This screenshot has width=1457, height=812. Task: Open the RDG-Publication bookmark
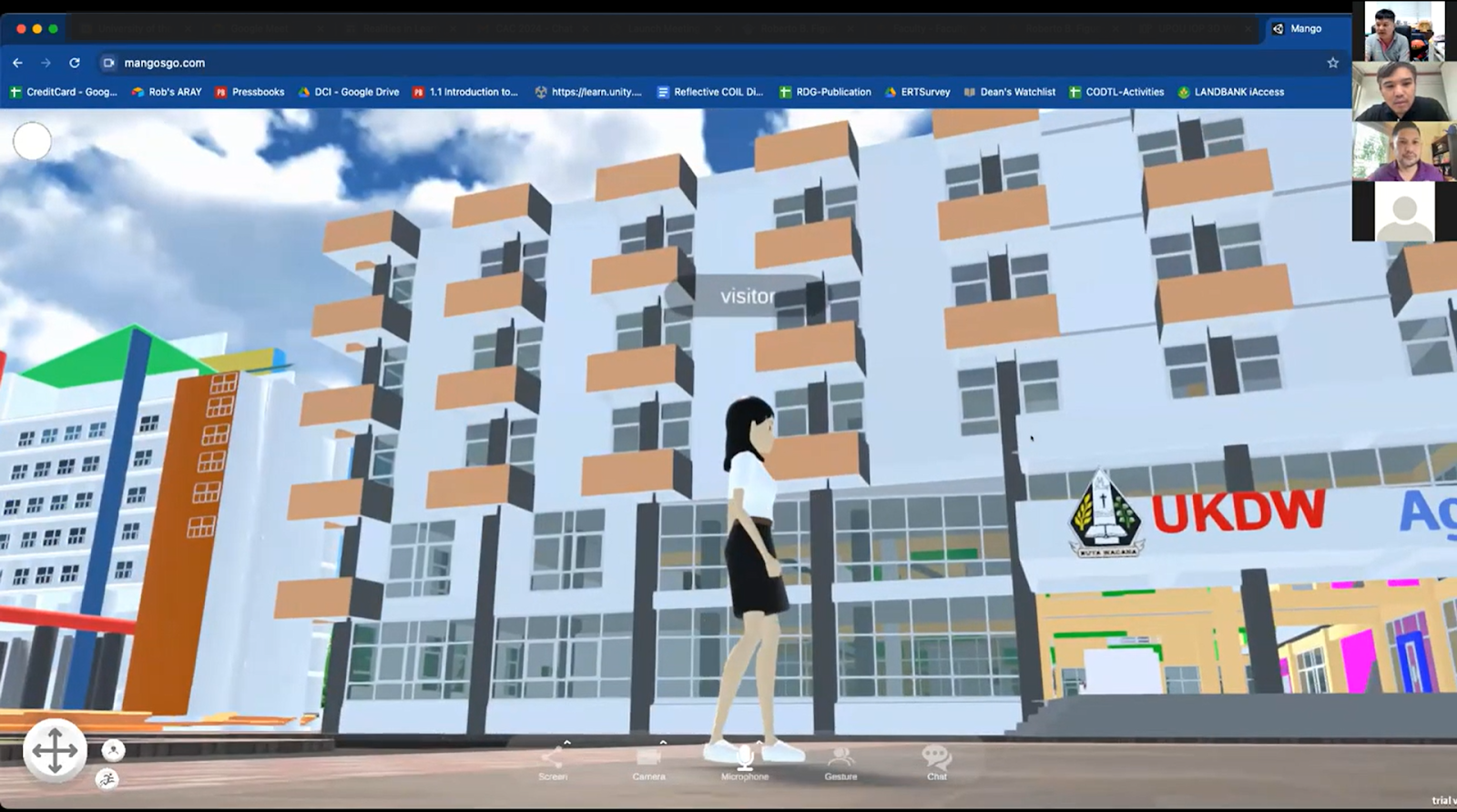click(824, 91)
